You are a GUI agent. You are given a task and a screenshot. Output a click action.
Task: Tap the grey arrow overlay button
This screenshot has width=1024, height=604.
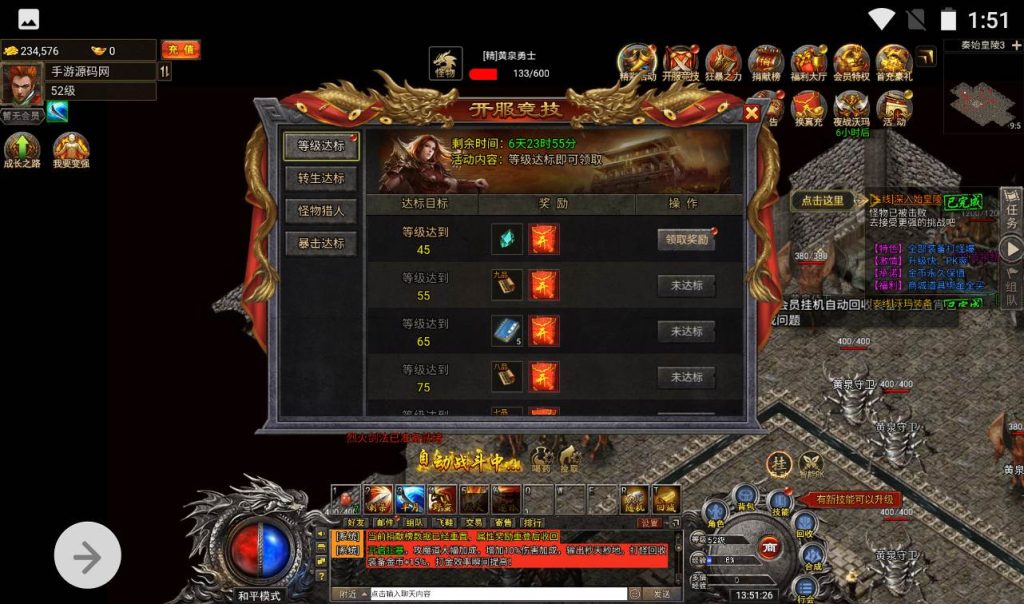pyautogui.click(x=87, y=555)
